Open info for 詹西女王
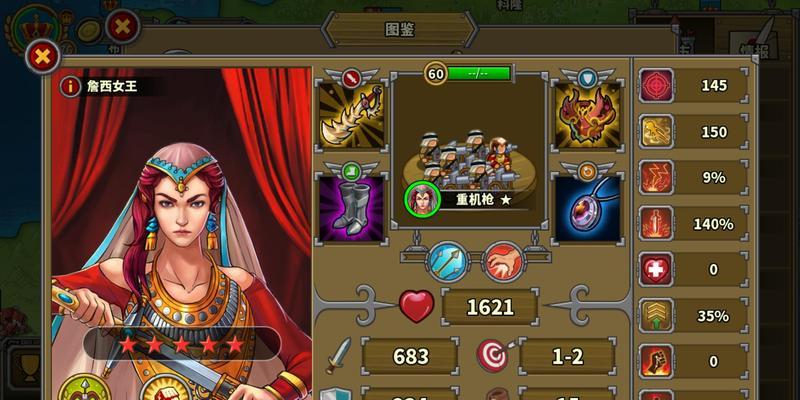 (x=70, y=86)
